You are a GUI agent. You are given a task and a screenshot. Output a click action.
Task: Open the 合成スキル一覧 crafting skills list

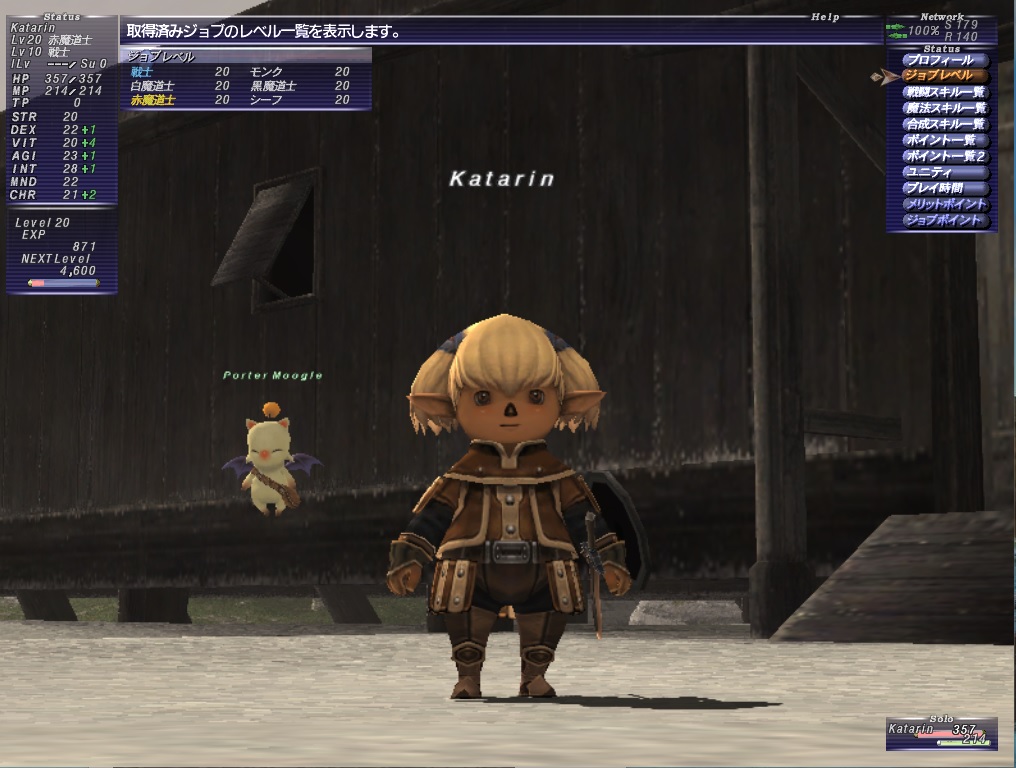[x=944, y=124]
